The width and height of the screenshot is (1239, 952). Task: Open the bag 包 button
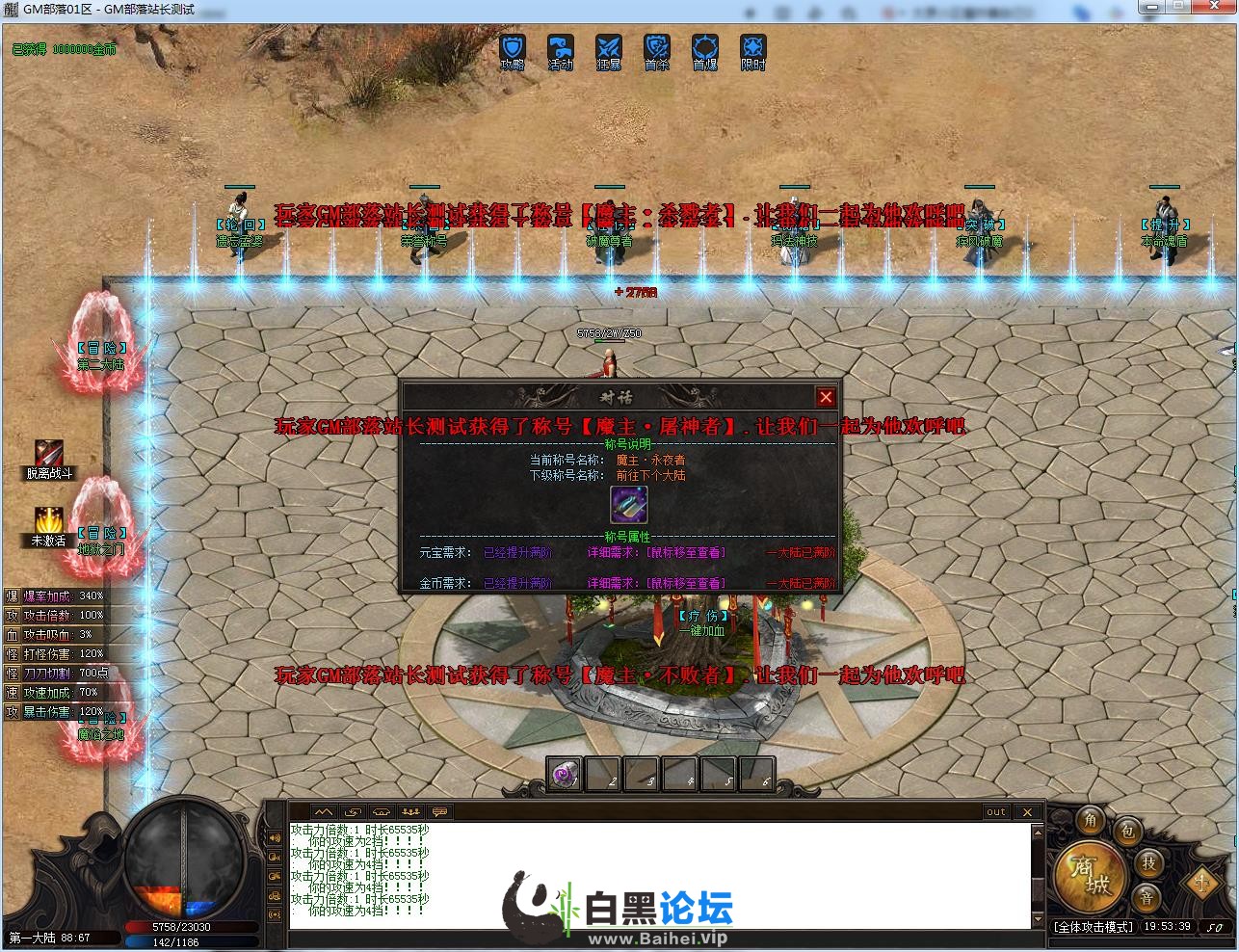(1127, 832)
